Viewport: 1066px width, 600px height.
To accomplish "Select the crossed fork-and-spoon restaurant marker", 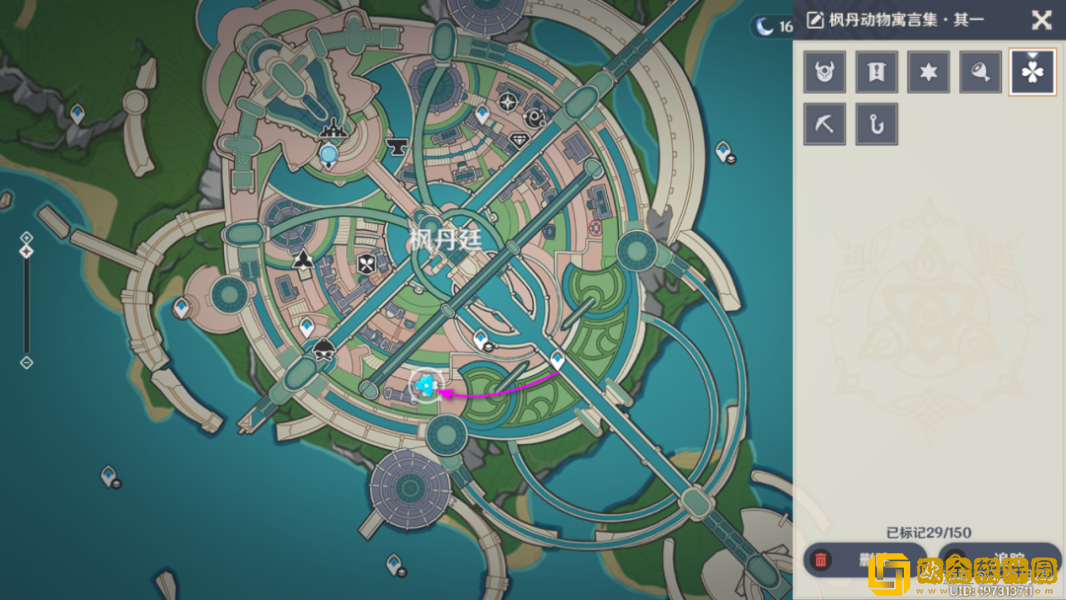I will [x=367, y=264].
